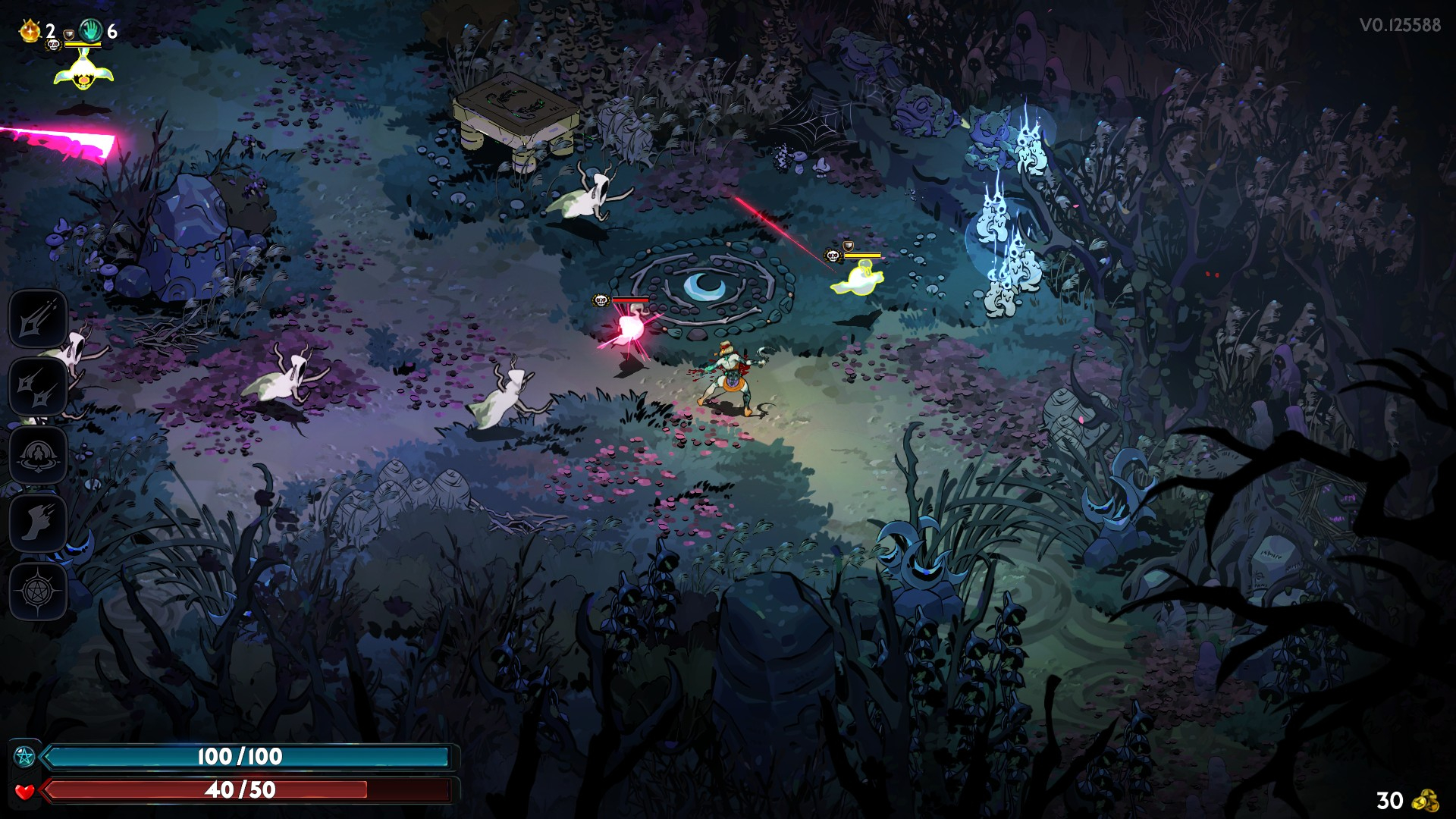Select the twin daggers special slot
Image resolution: width=1456 pixels, height=819 pixels.
pyautogui.click(x=38, y=387)
